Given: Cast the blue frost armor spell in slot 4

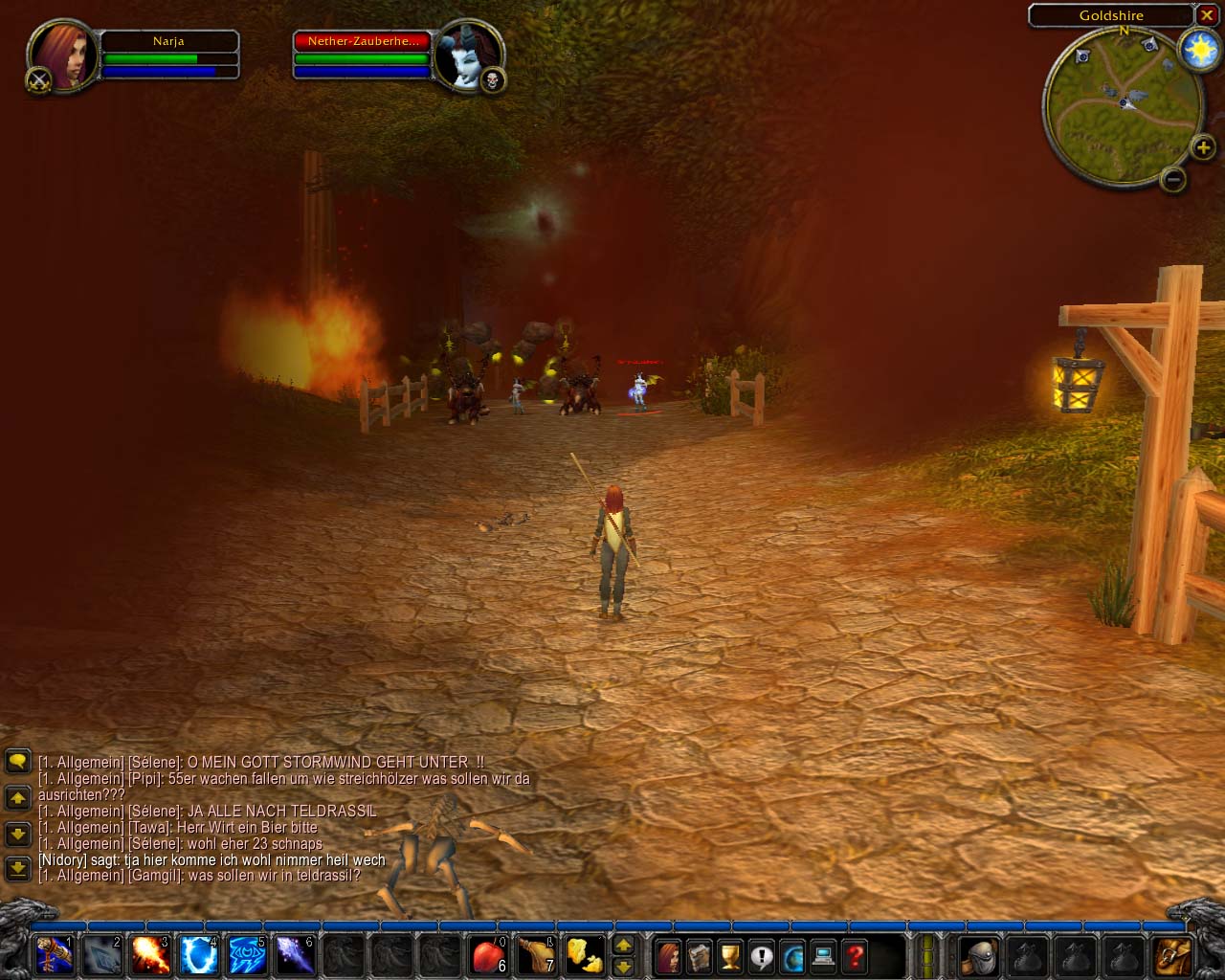Looking at the screenshot, I should (x=199, y=955).
